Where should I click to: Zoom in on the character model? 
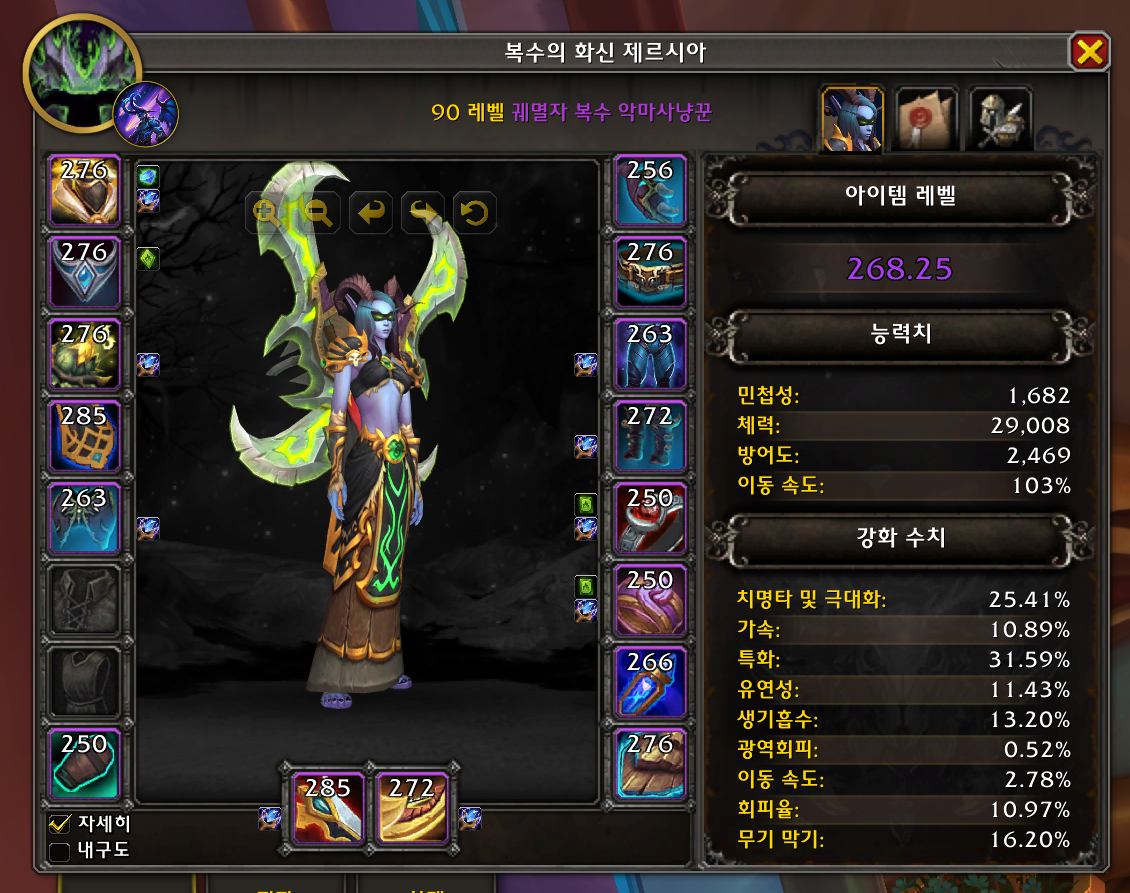[267, 212]
